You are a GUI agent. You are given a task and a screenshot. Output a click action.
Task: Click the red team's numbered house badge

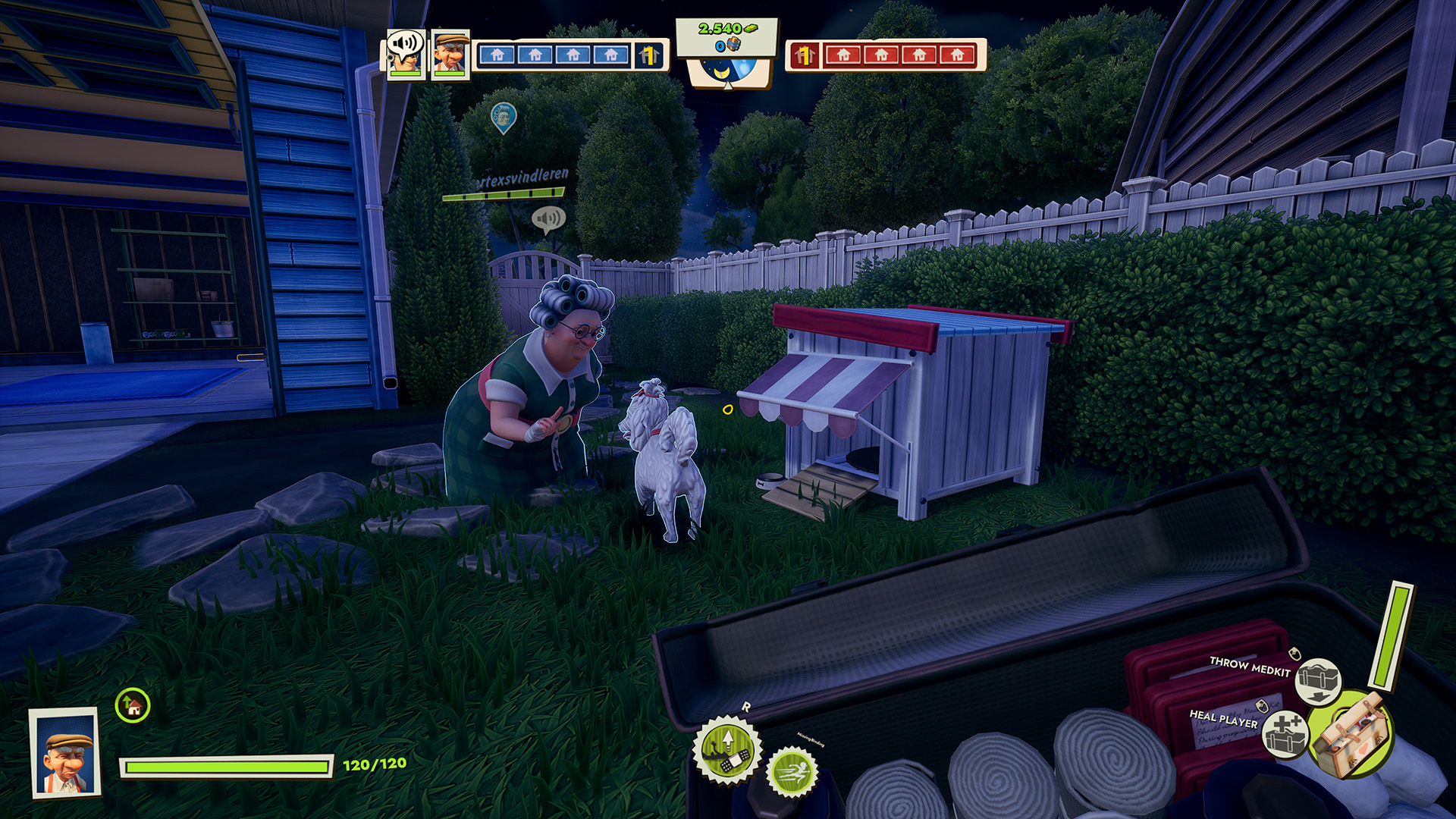[805, 55]
